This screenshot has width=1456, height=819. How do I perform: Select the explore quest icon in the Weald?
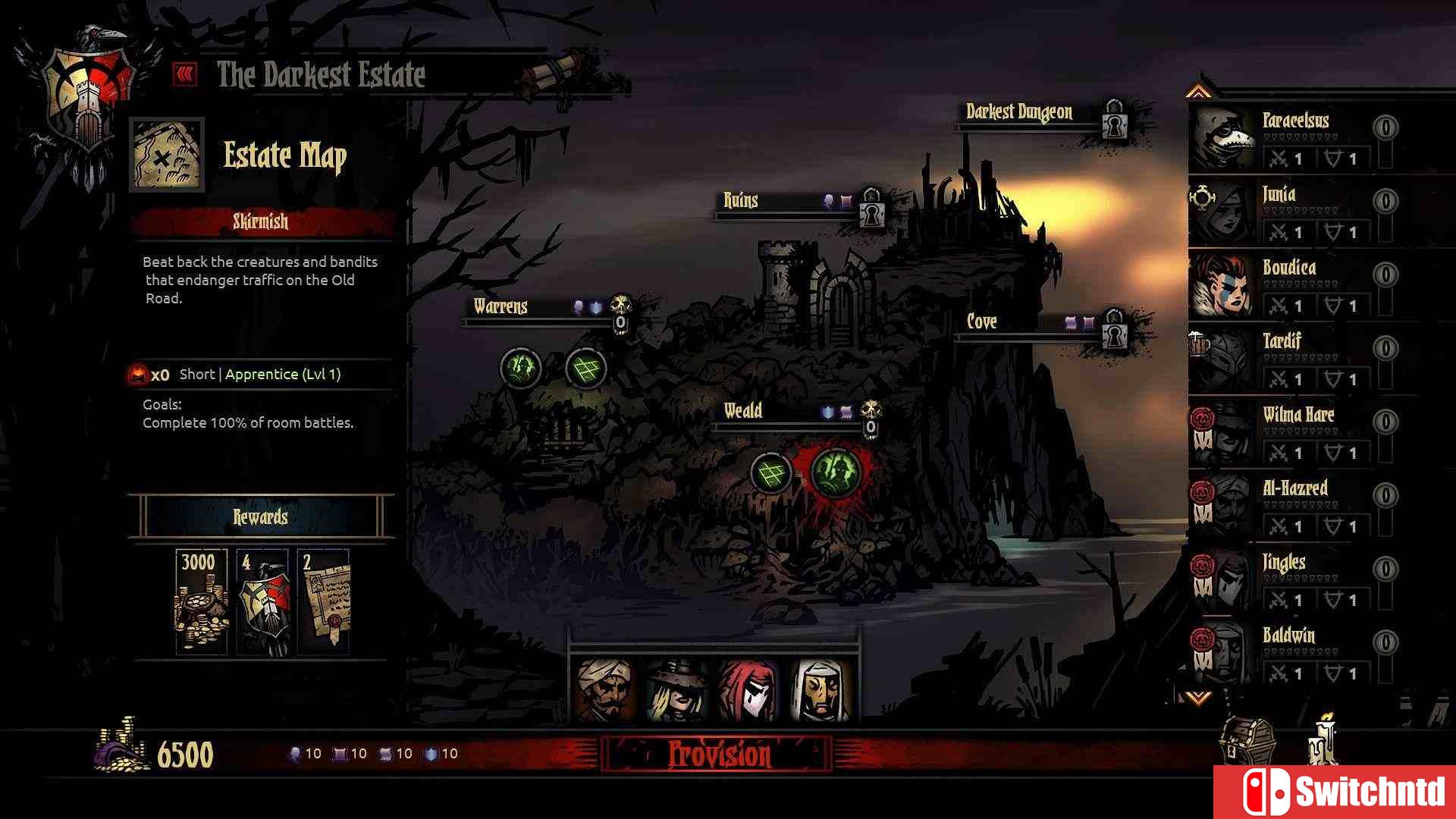770,473
